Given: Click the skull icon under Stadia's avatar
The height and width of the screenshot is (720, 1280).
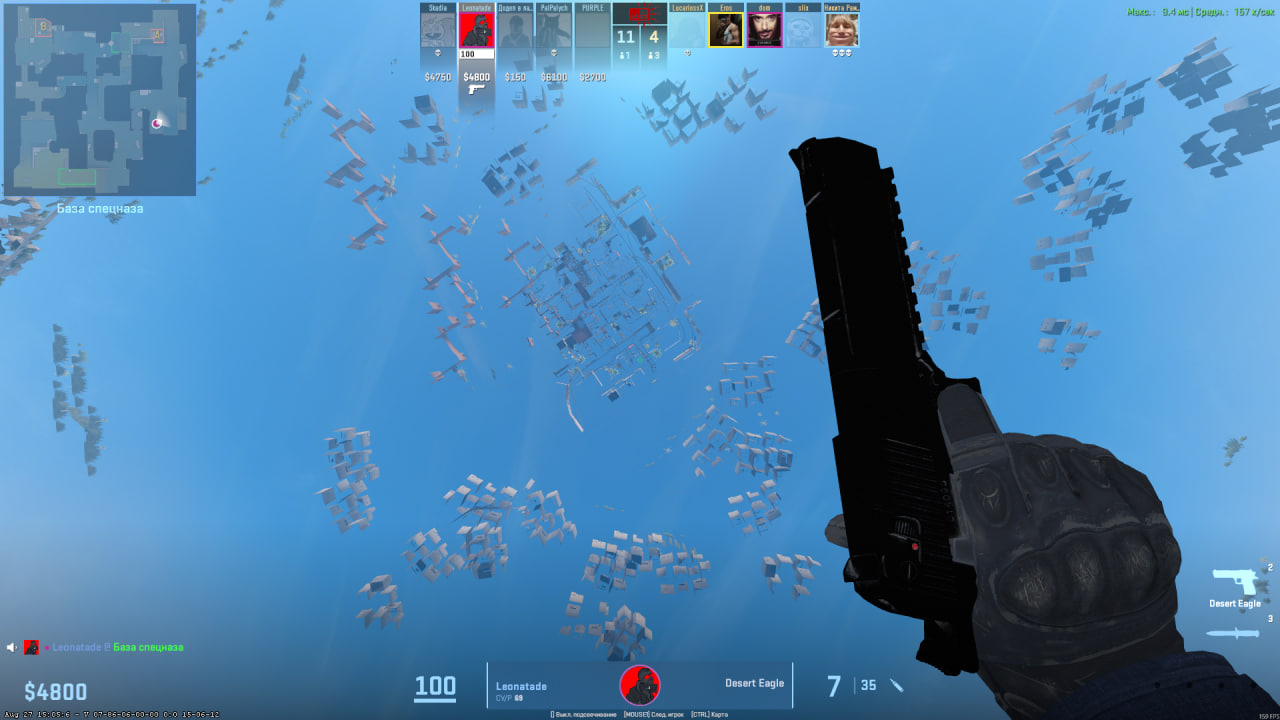Looking at the screenshot, I should click(438, 53).
